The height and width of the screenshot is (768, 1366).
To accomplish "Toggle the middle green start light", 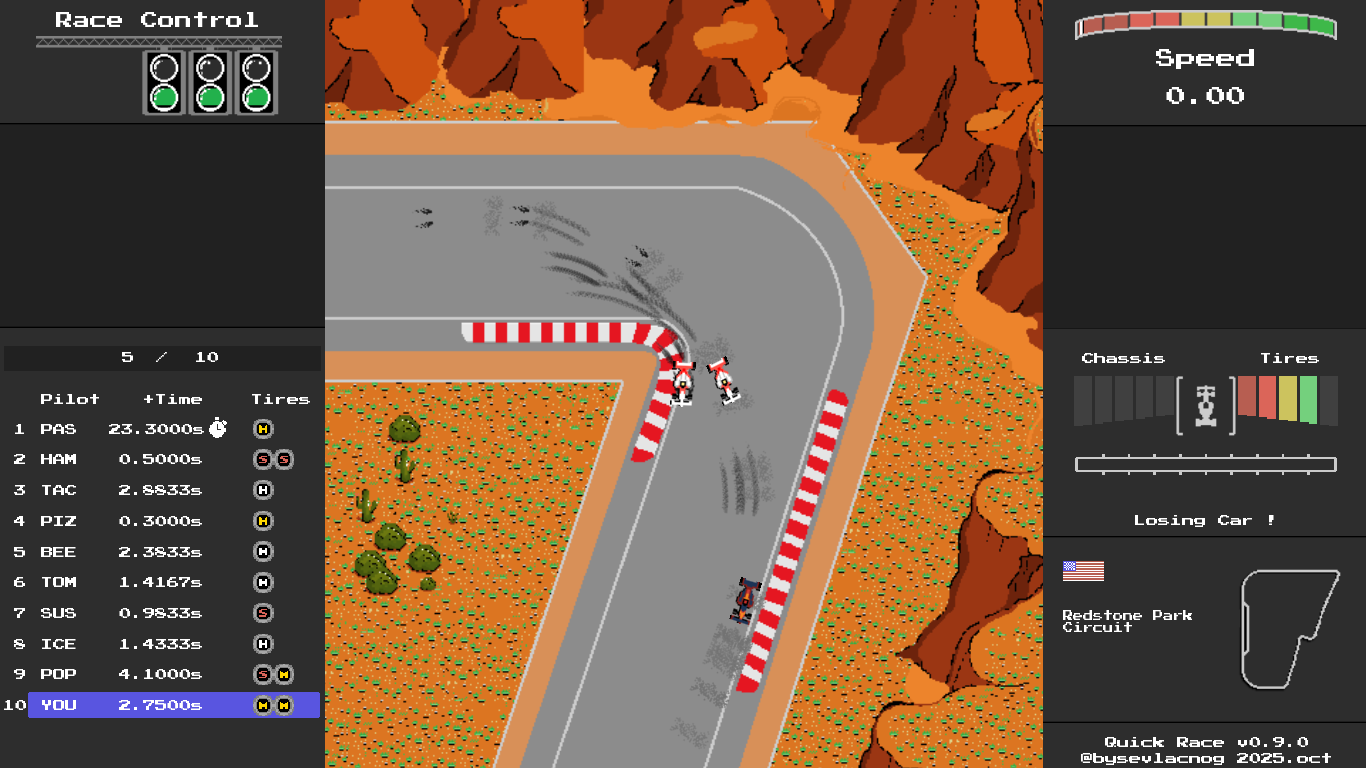I will coord(209,99).
